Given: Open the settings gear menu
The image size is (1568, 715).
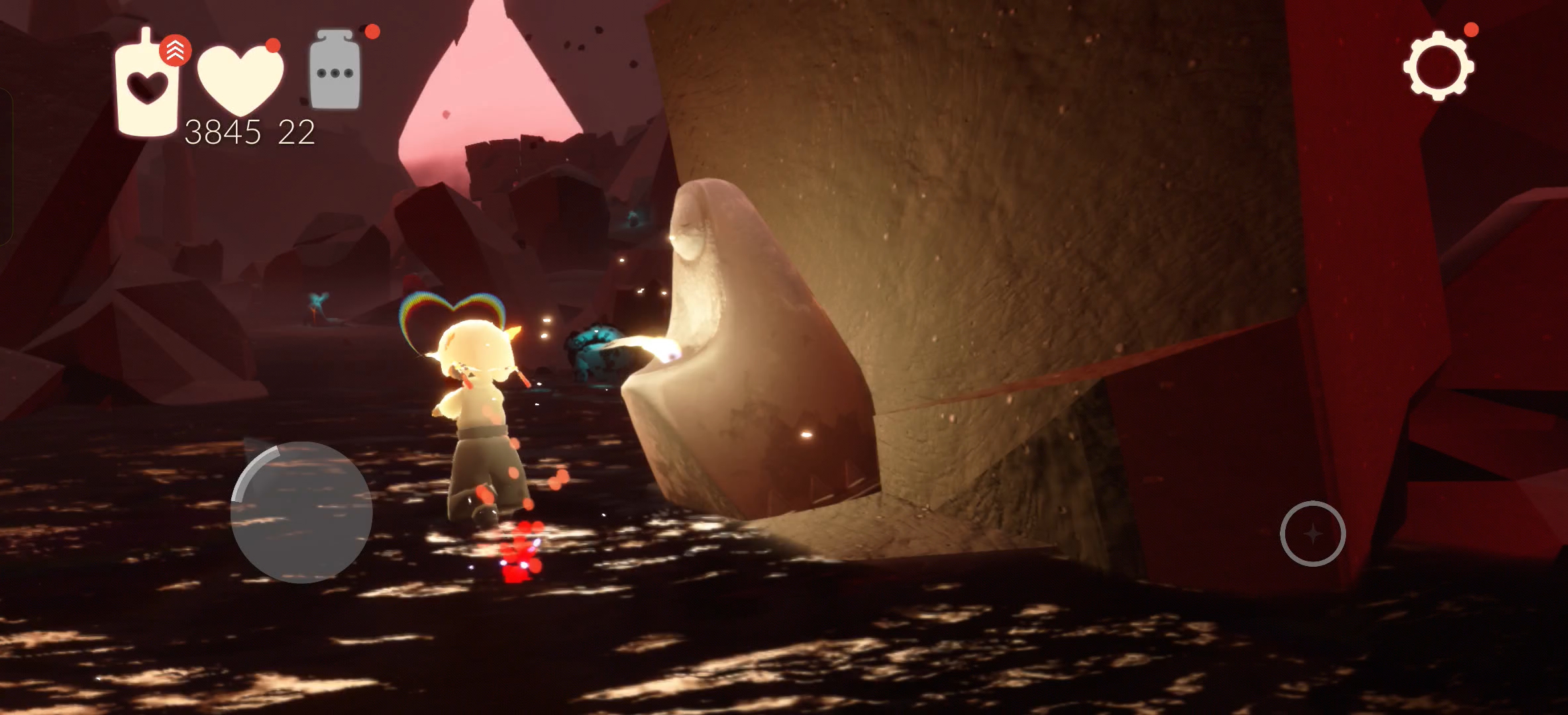Looking at the screenshot, I should coord(1438,66).
